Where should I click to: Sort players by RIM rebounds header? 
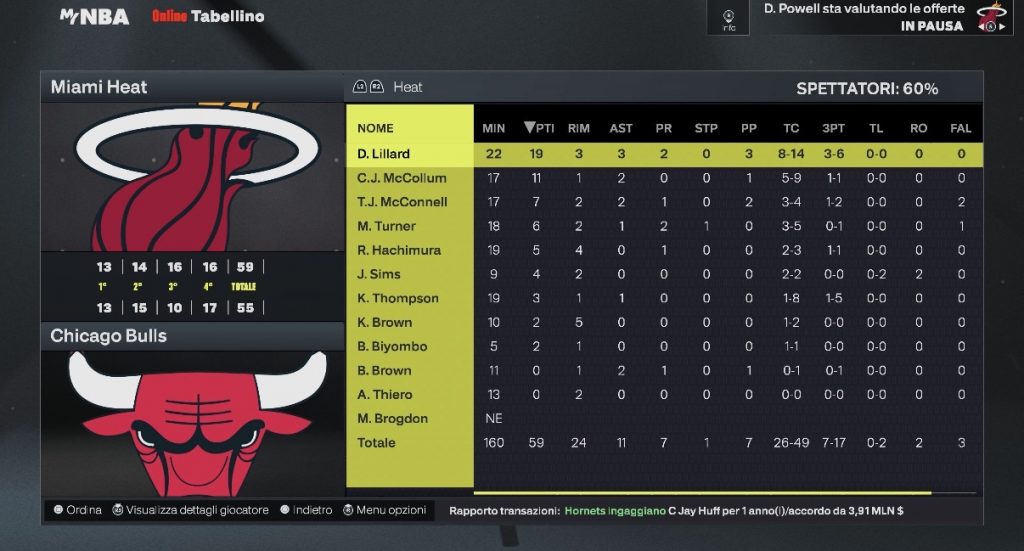[579, 128]
